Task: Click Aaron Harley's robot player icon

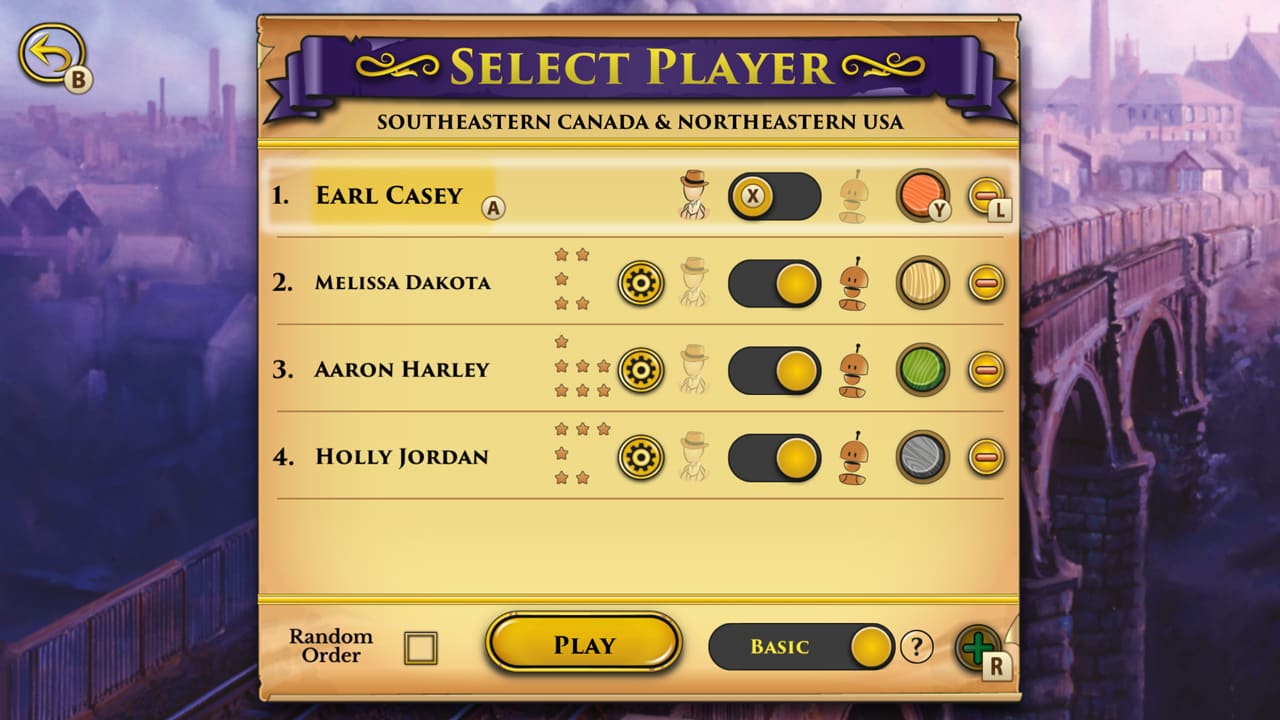Action: [x=855, y=370]
